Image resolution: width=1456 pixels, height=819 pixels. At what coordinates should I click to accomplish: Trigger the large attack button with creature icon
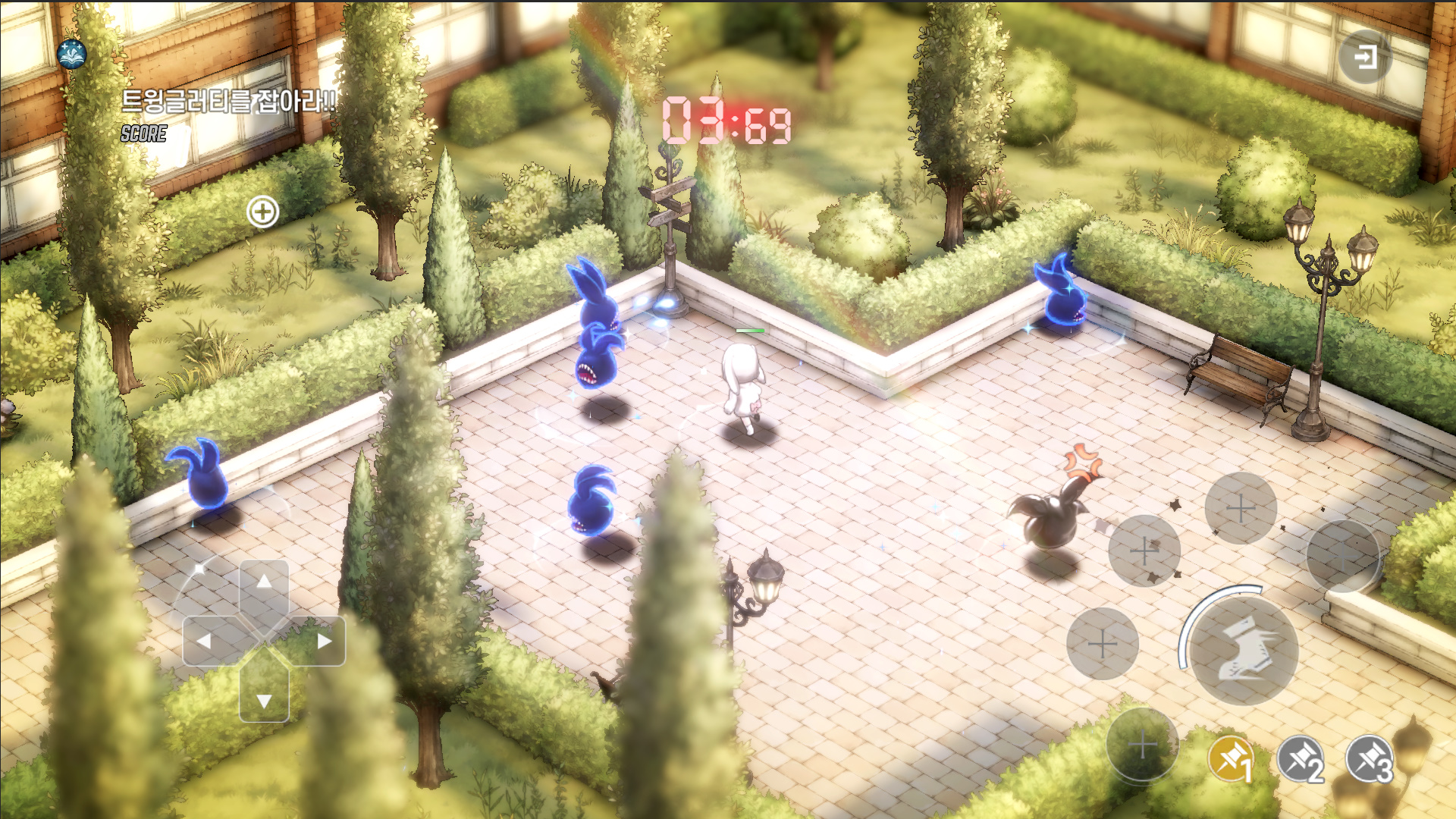(x=1244, y=650)
